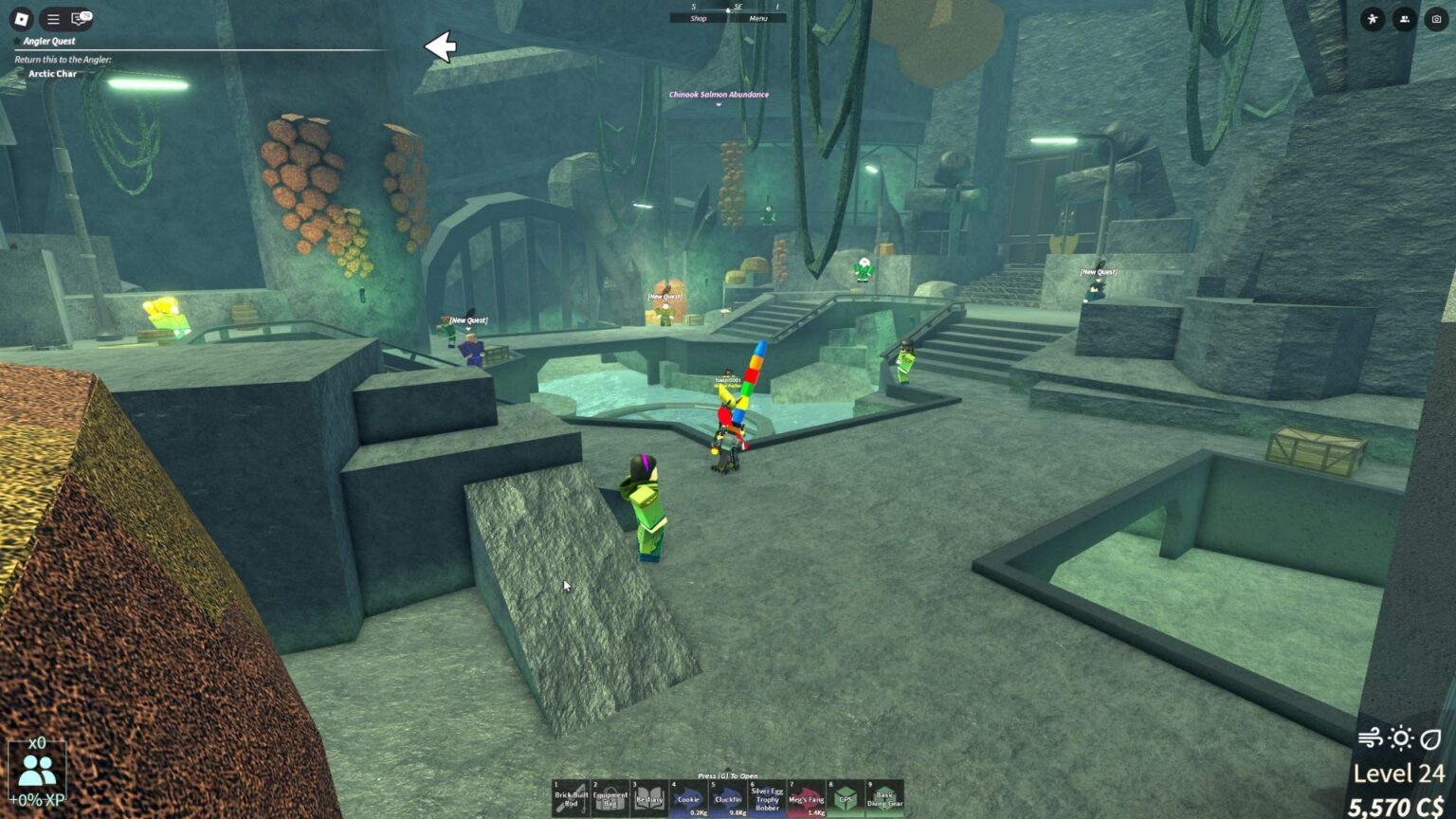
Task: Open Roblox chat via the speech bubble icon
Action: (x=80, y=18)
